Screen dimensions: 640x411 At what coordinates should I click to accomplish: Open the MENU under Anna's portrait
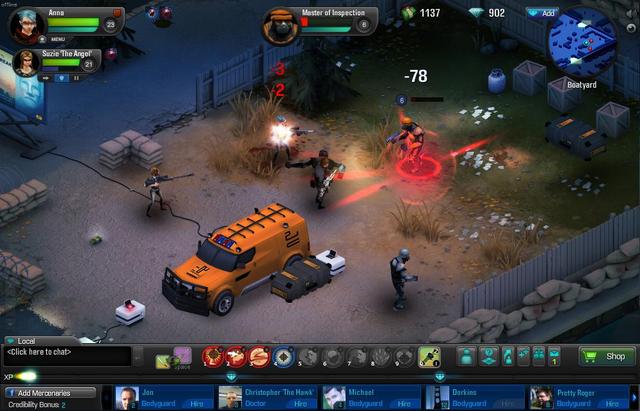tap(57, 39)
